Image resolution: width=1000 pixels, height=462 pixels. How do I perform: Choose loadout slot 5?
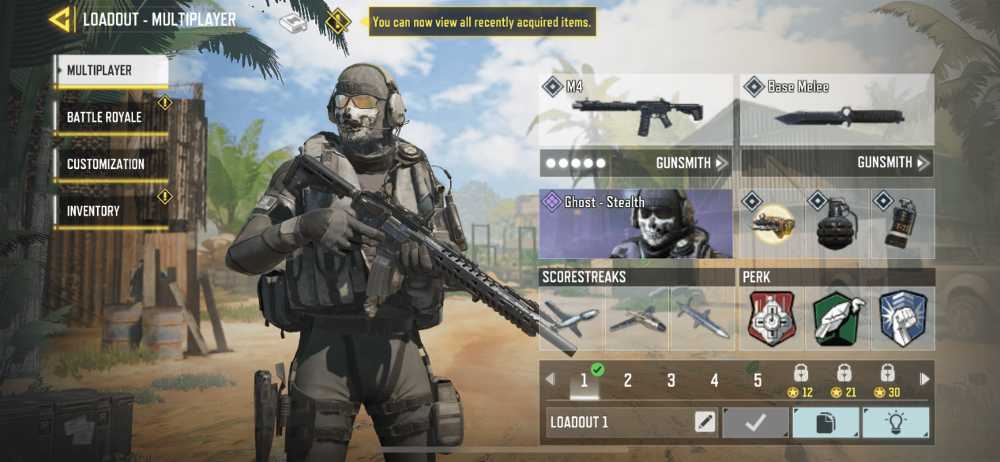[758, 380]
